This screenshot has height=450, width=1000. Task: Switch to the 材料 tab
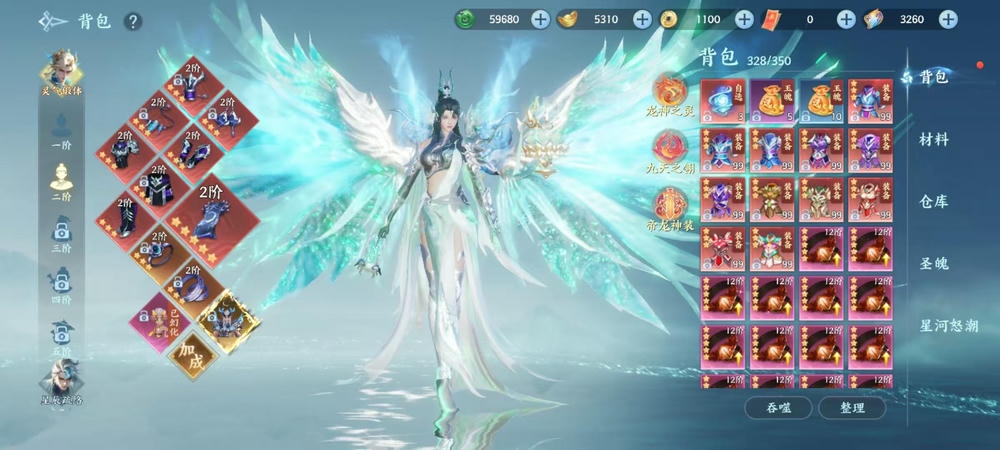tap(933, 139)
